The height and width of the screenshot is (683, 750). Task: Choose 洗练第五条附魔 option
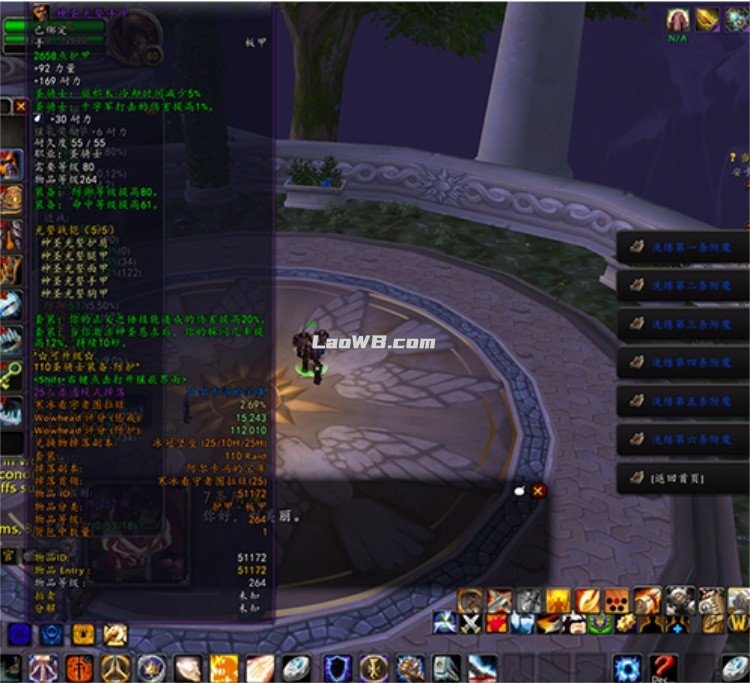pos(682,400)
